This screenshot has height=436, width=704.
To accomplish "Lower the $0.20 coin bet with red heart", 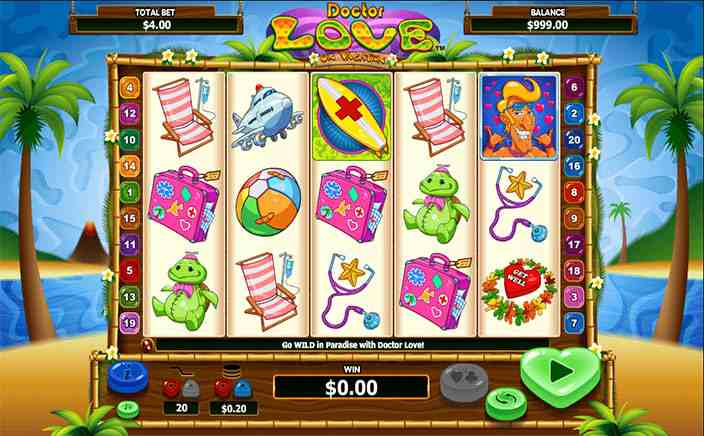I will (223, 385).
